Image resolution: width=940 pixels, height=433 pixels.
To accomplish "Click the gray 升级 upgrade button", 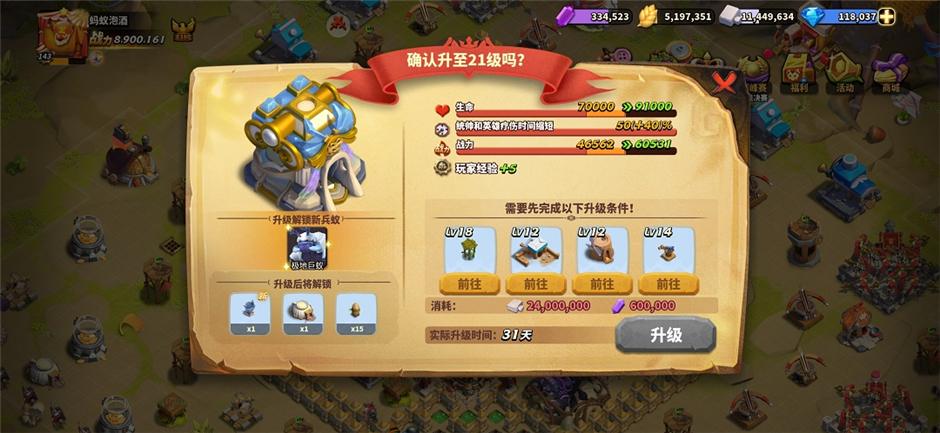I will [x=665, y=335].
